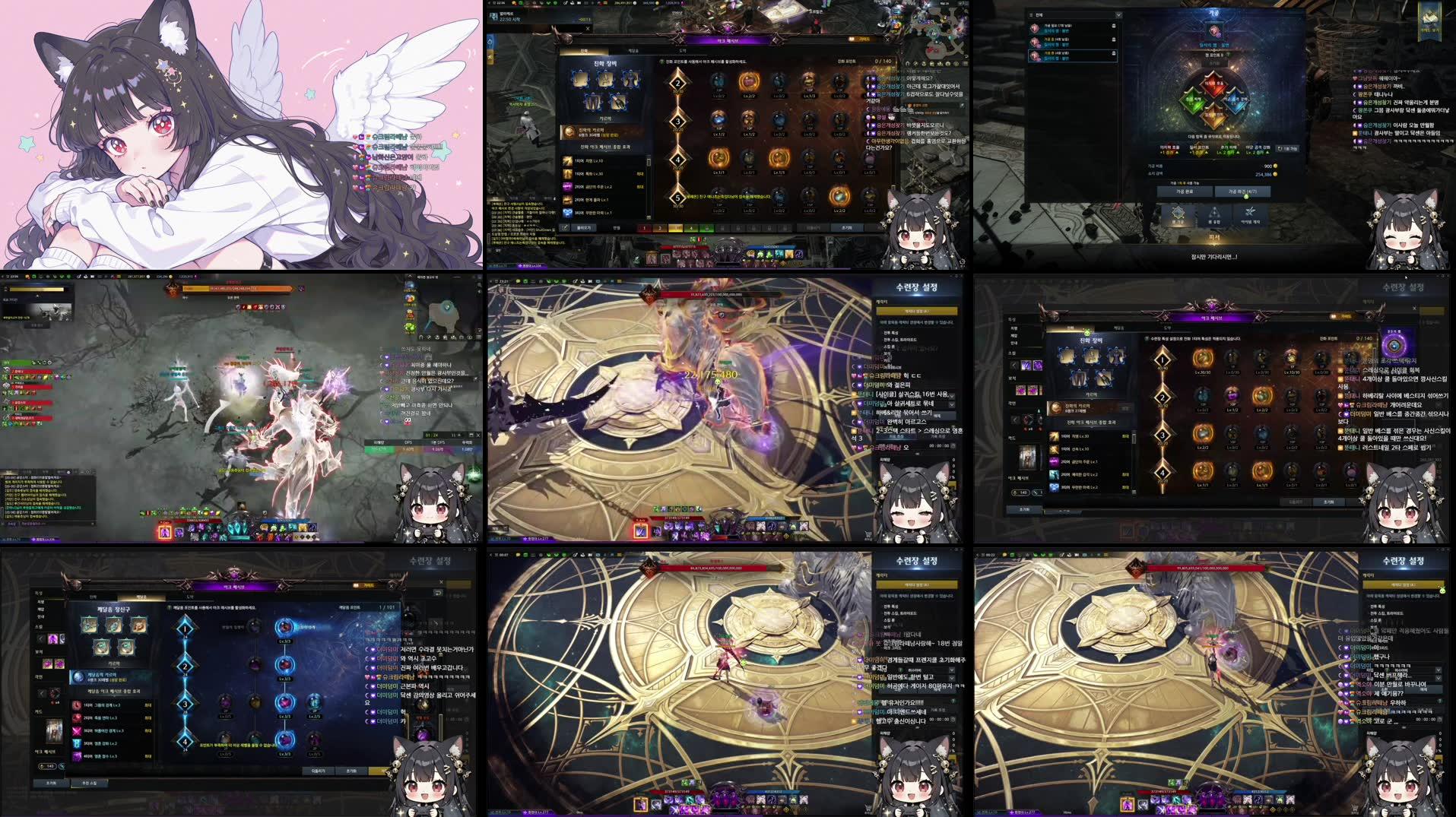
Task: Select the first 진화 장비 equipment slot icon
Action: click(581, 81)
